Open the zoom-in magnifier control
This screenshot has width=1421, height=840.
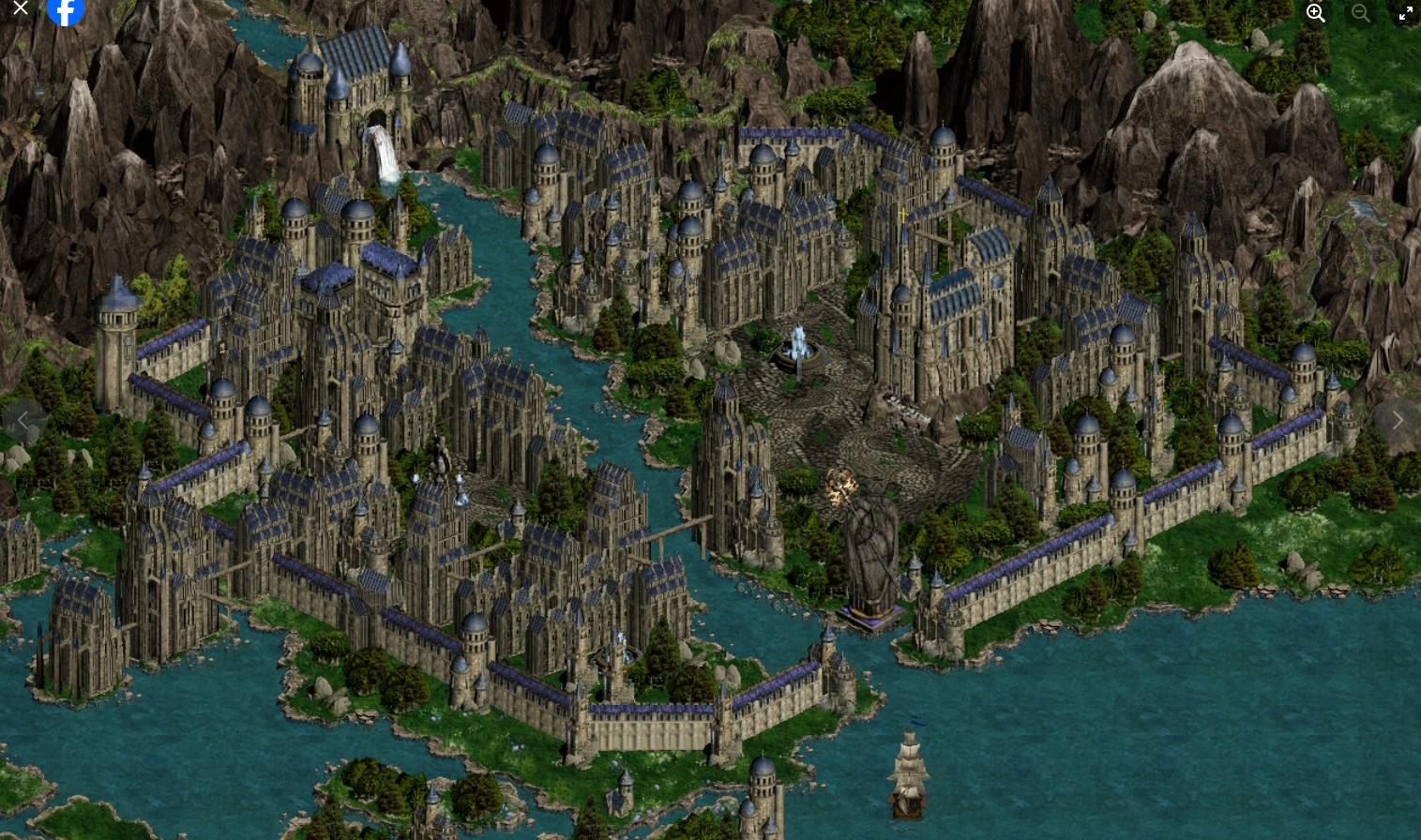pos(1315,13)
